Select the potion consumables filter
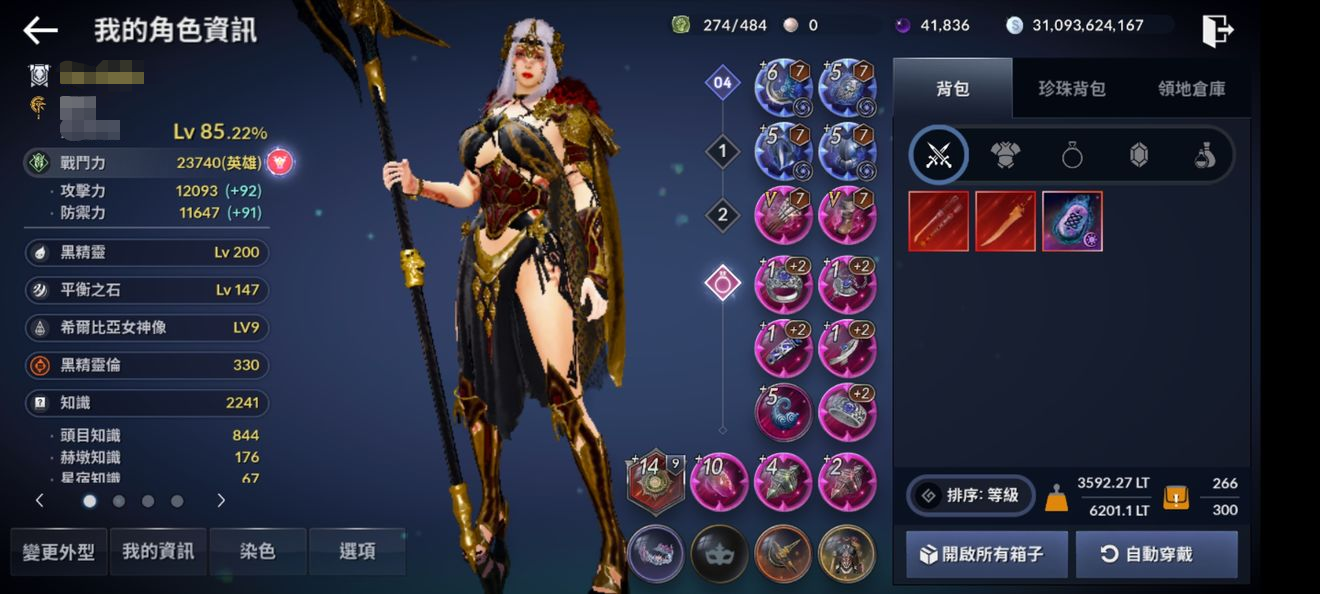This screenshot has height=594, width=1320. (1205, 155)
